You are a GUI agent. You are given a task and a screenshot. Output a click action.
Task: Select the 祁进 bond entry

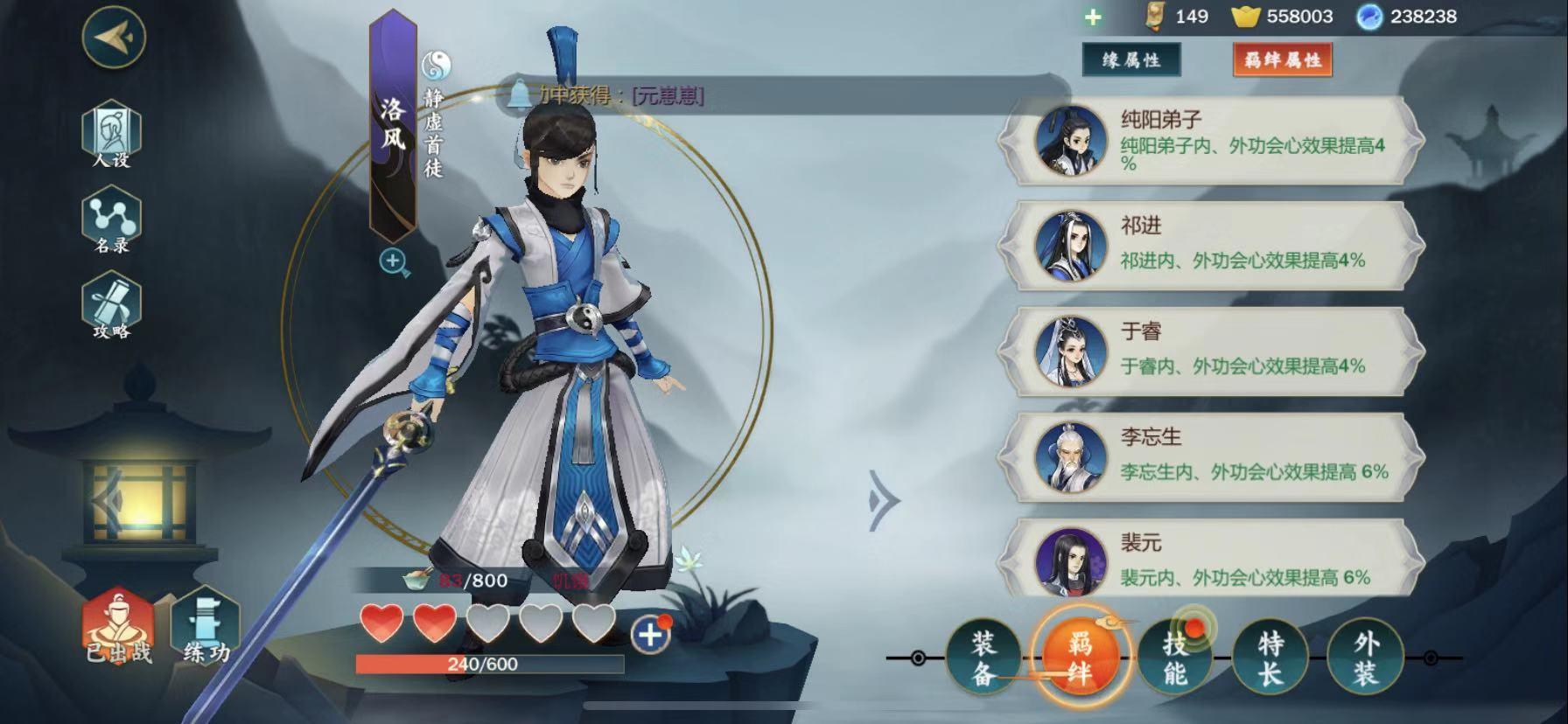[1212, 246]
